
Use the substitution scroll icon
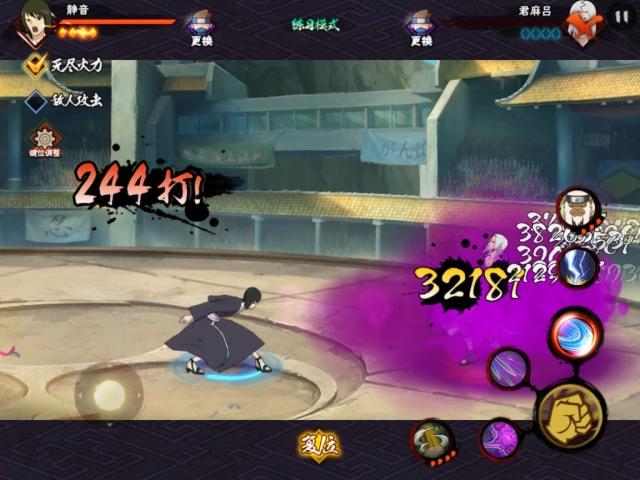pyautogui.click(x=433, y=441)
